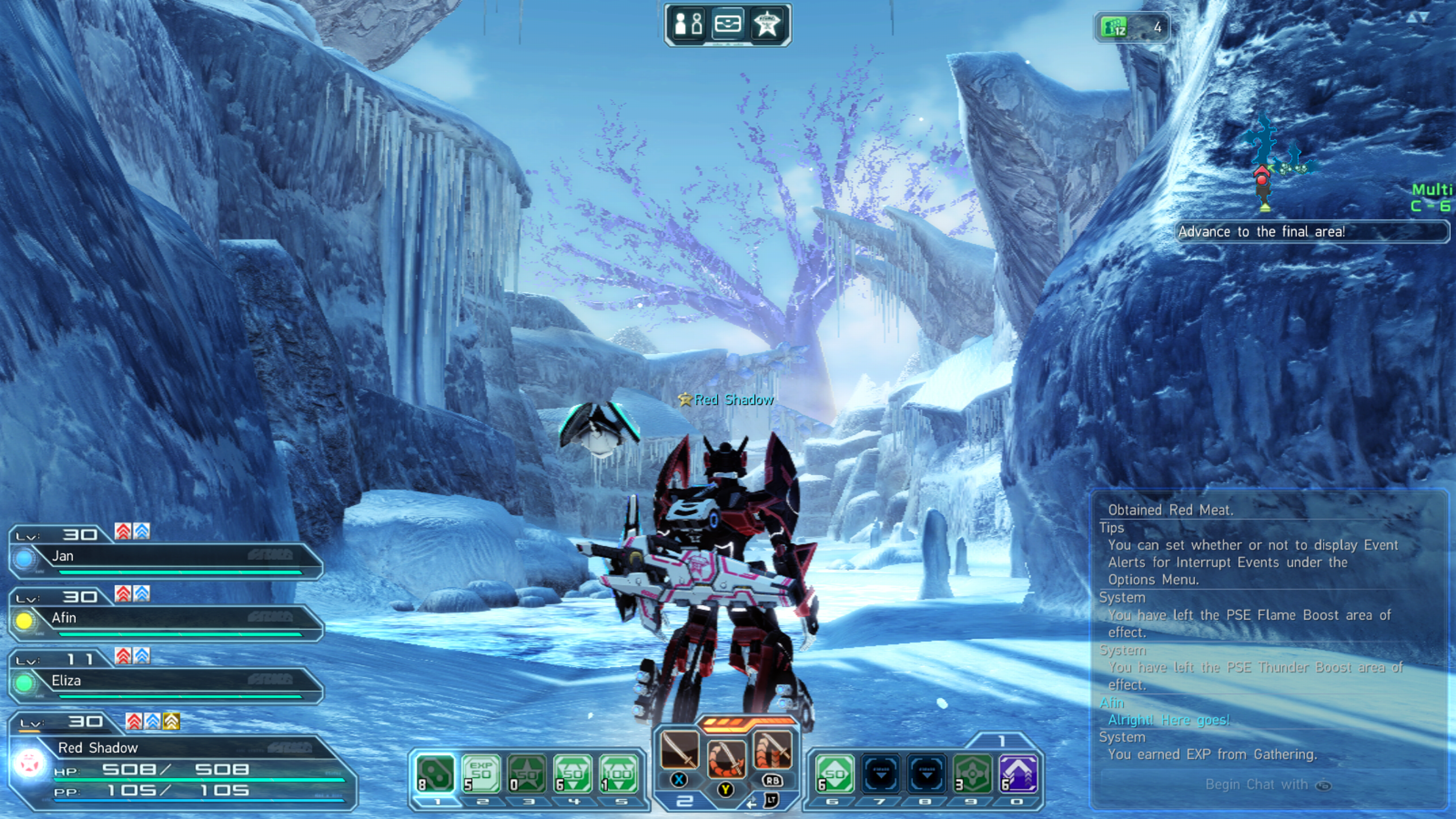Use the green gear-shaped item in slot 9

click(x=972, y=774)
